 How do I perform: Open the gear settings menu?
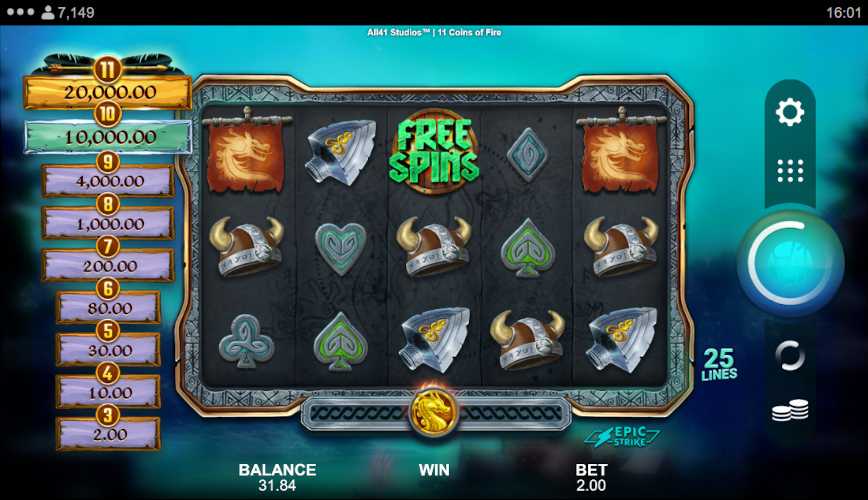pyautogui.click(x=790, y=112)
